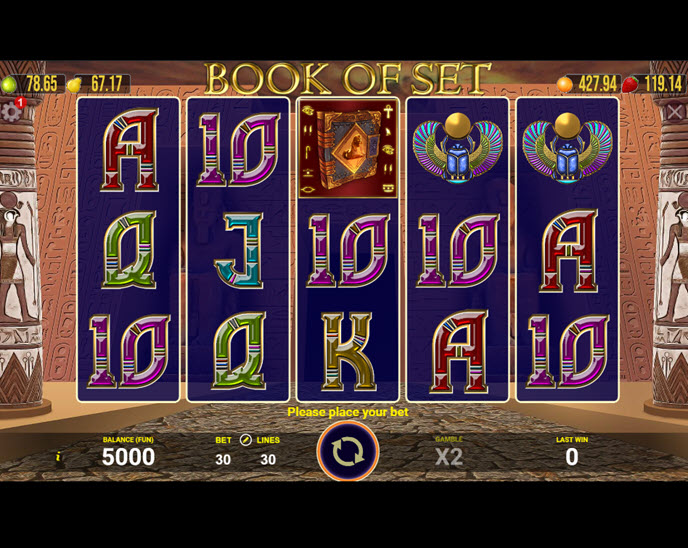Close the game with the X button
Image resolution: width=688 pixels, height=548 pixels.
[x=675, y=112]
